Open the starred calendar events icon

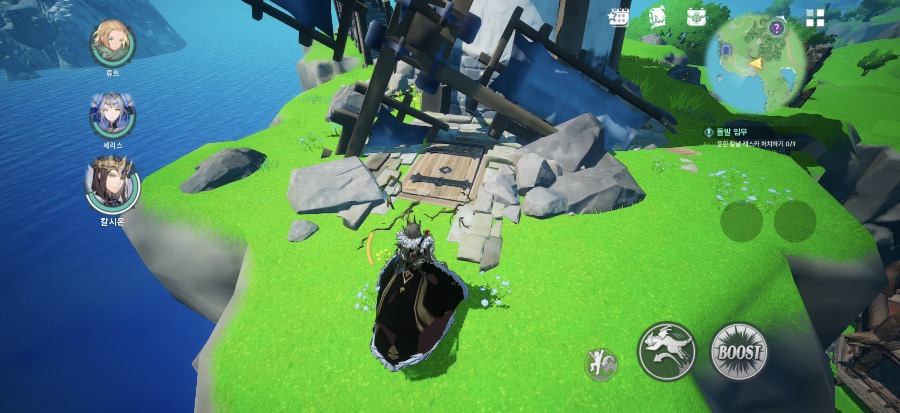pos(619,17)
